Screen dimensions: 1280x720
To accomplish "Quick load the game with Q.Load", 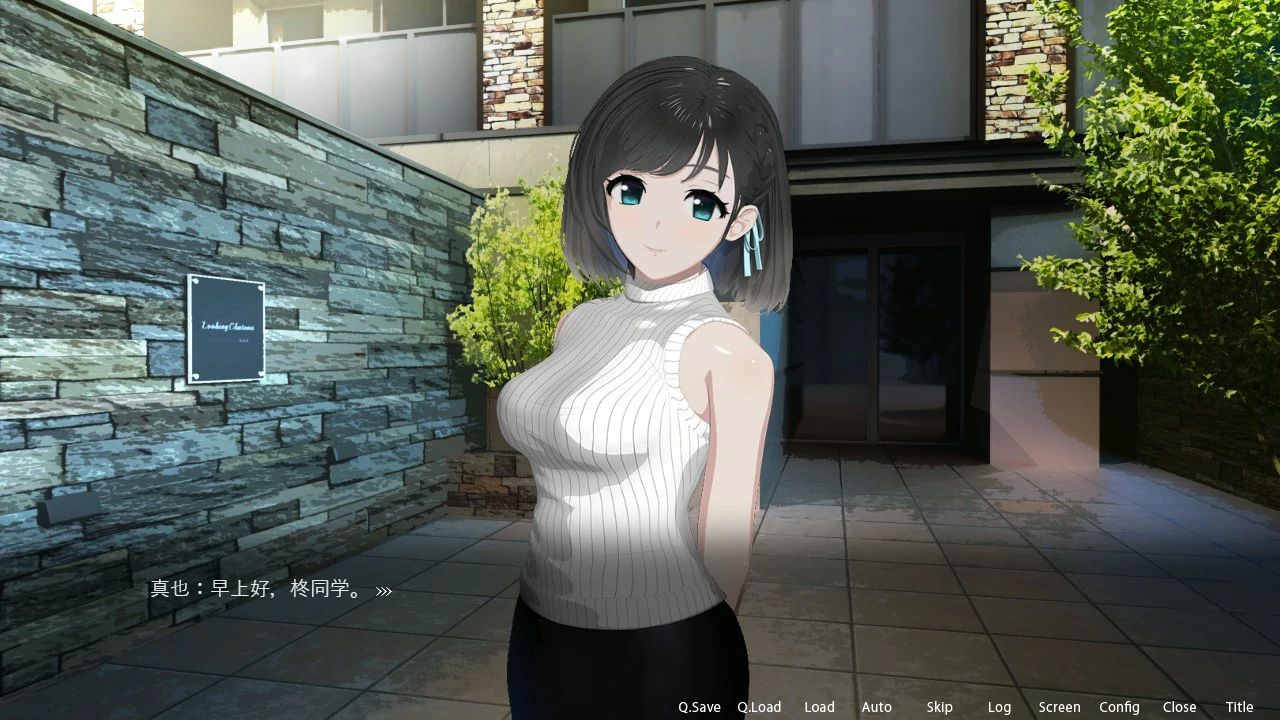I will coord(759,707).
